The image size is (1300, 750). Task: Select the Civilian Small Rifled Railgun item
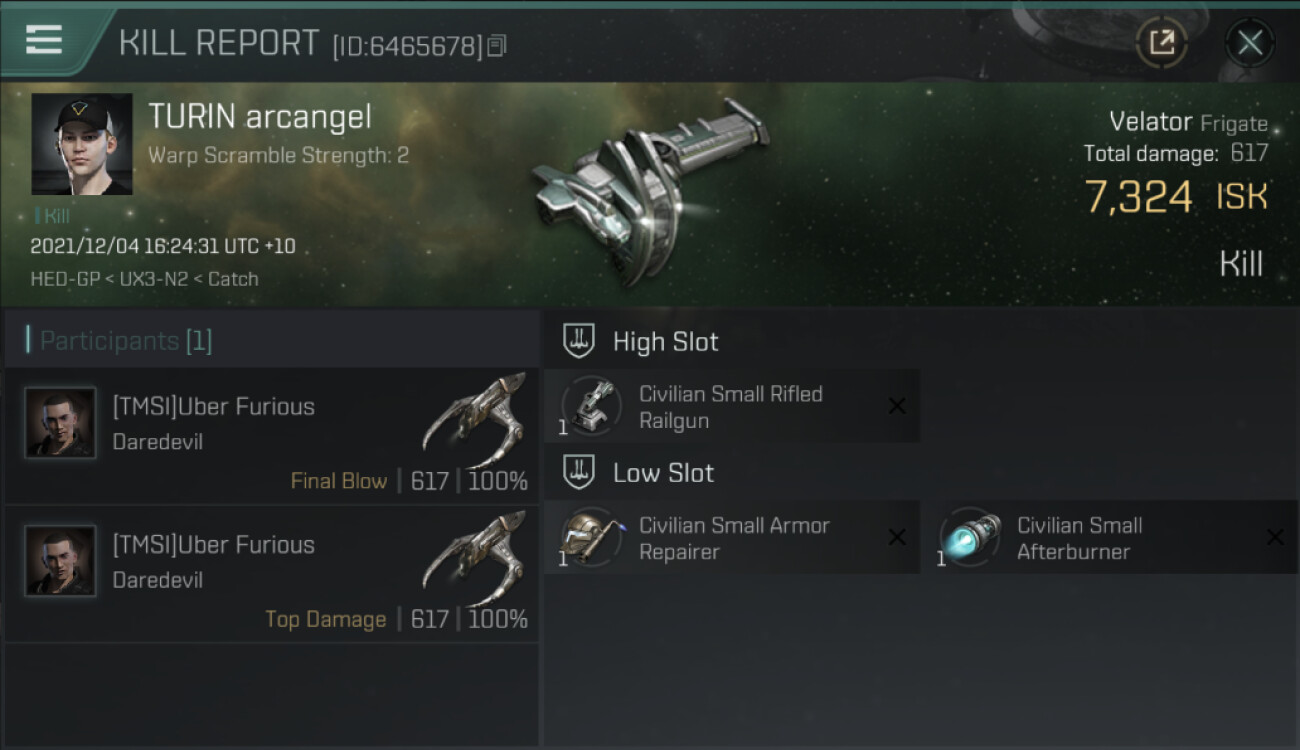[731, 407]
